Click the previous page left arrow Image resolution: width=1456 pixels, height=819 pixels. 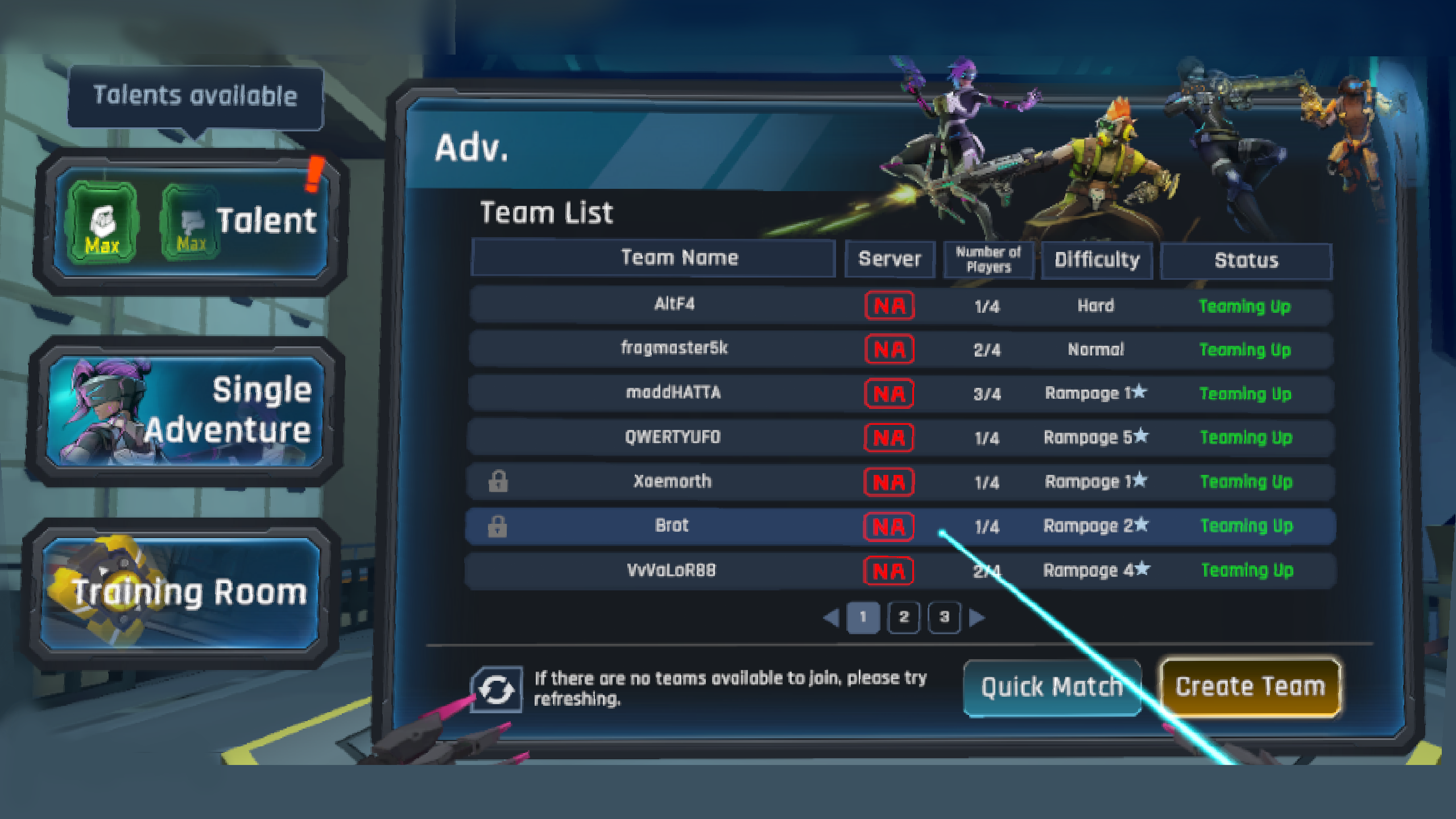click(830, 618)
